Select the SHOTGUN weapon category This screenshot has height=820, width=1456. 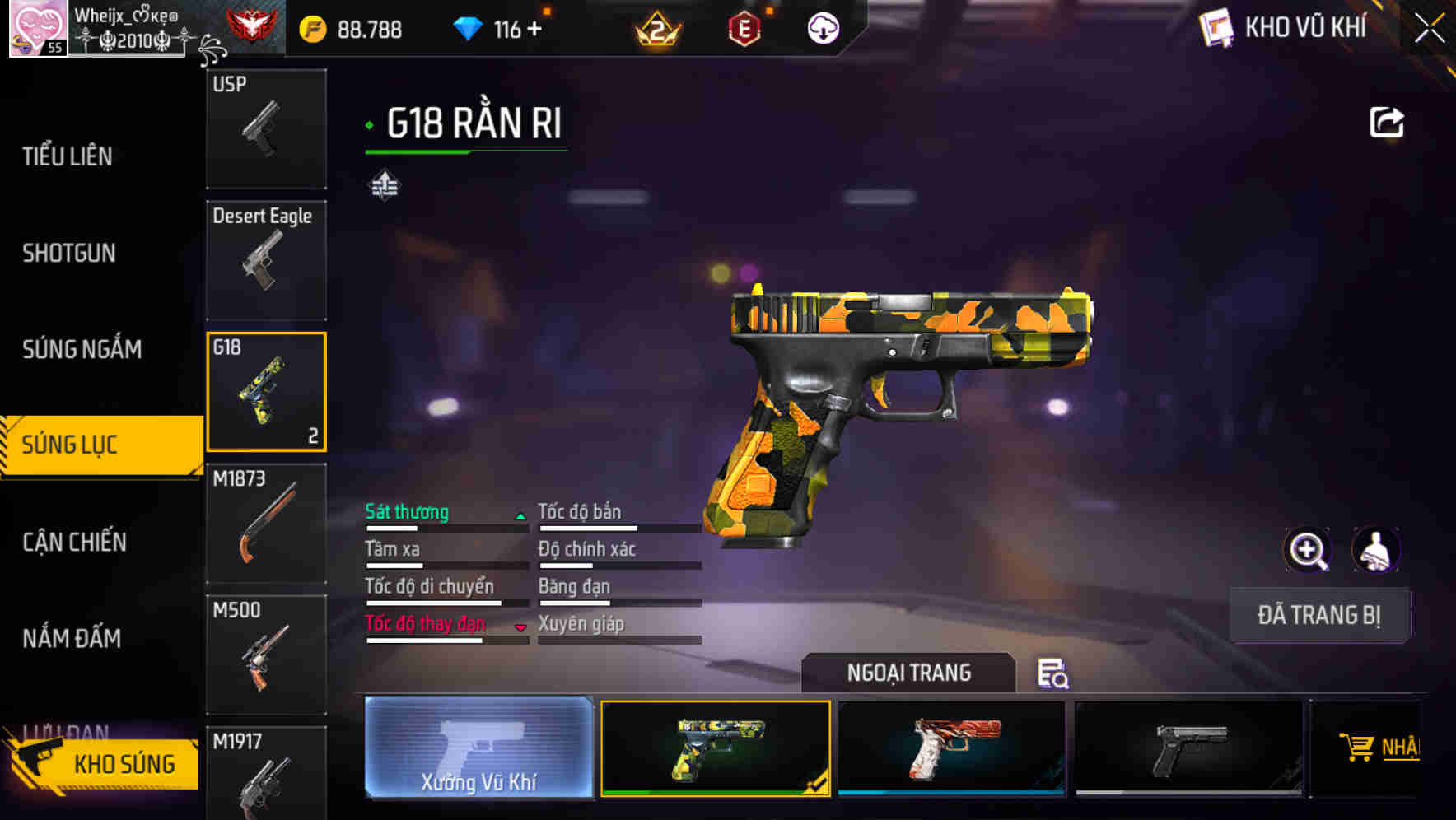(x=69, y=253)
